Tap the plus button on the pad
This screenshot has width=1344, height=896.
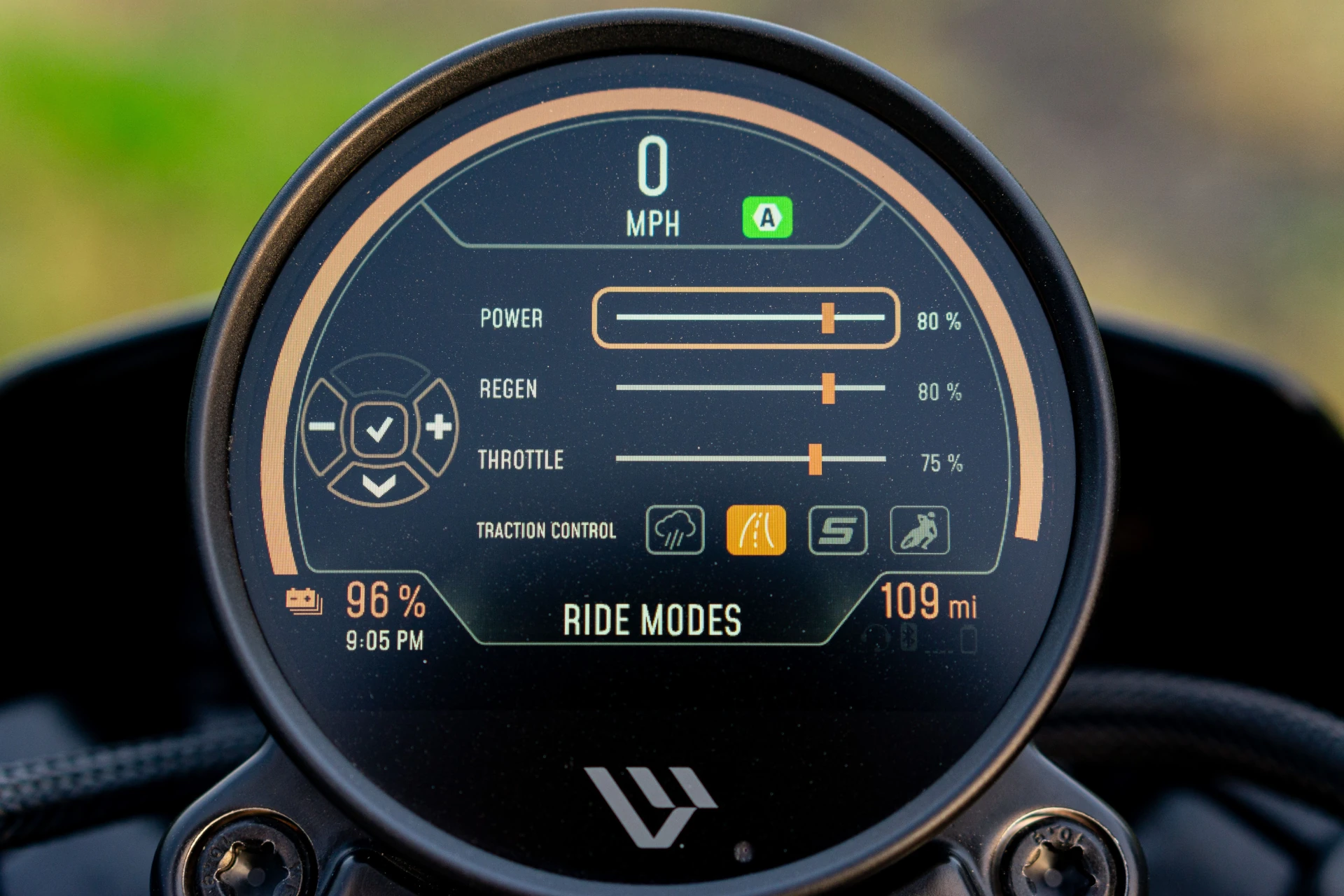438,426
